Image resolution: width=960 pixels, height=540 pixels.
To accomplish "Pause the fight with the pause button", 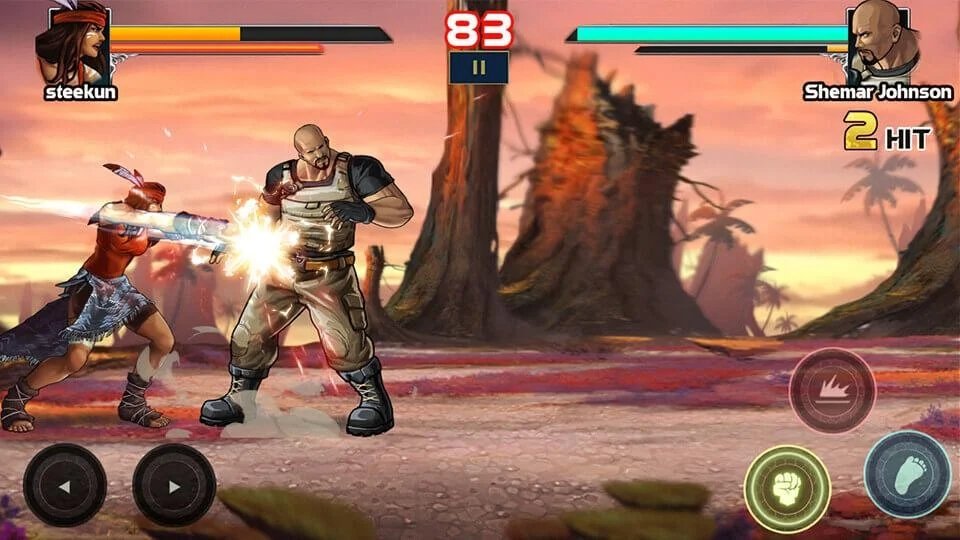I will (x=479, y=68).
